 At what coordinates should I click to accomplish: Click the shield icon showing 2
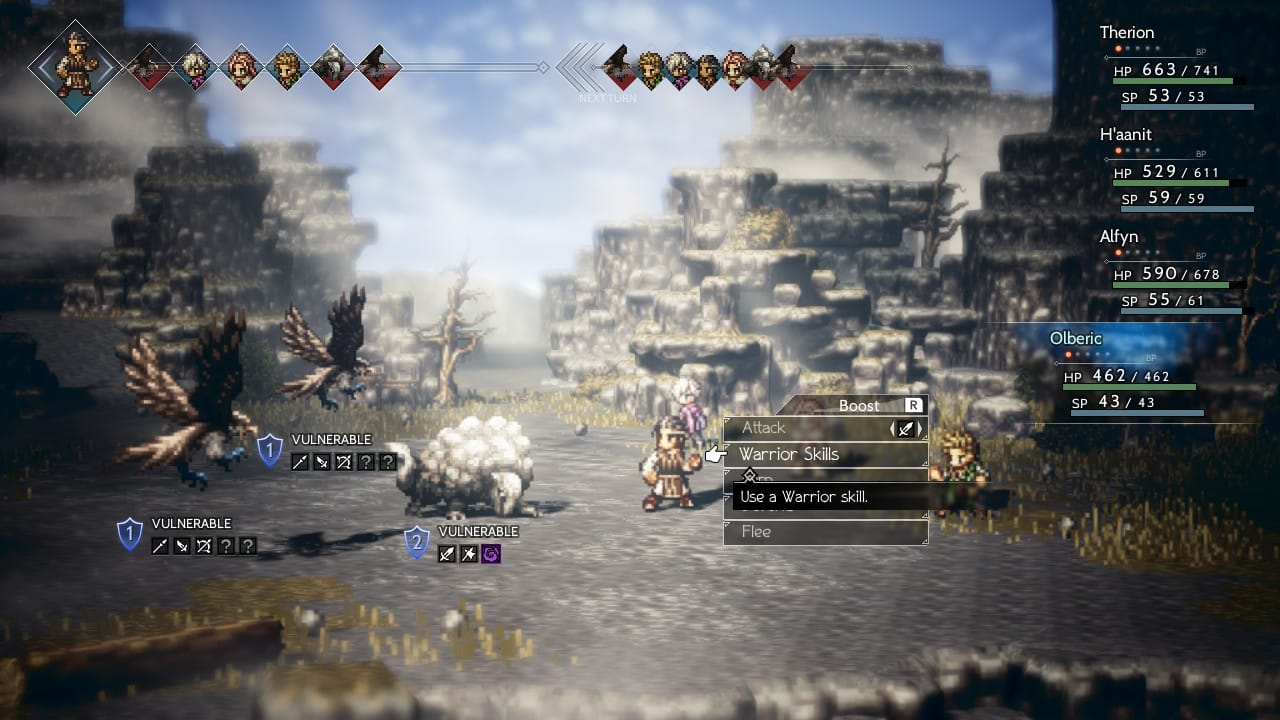(x=417, y=543)
